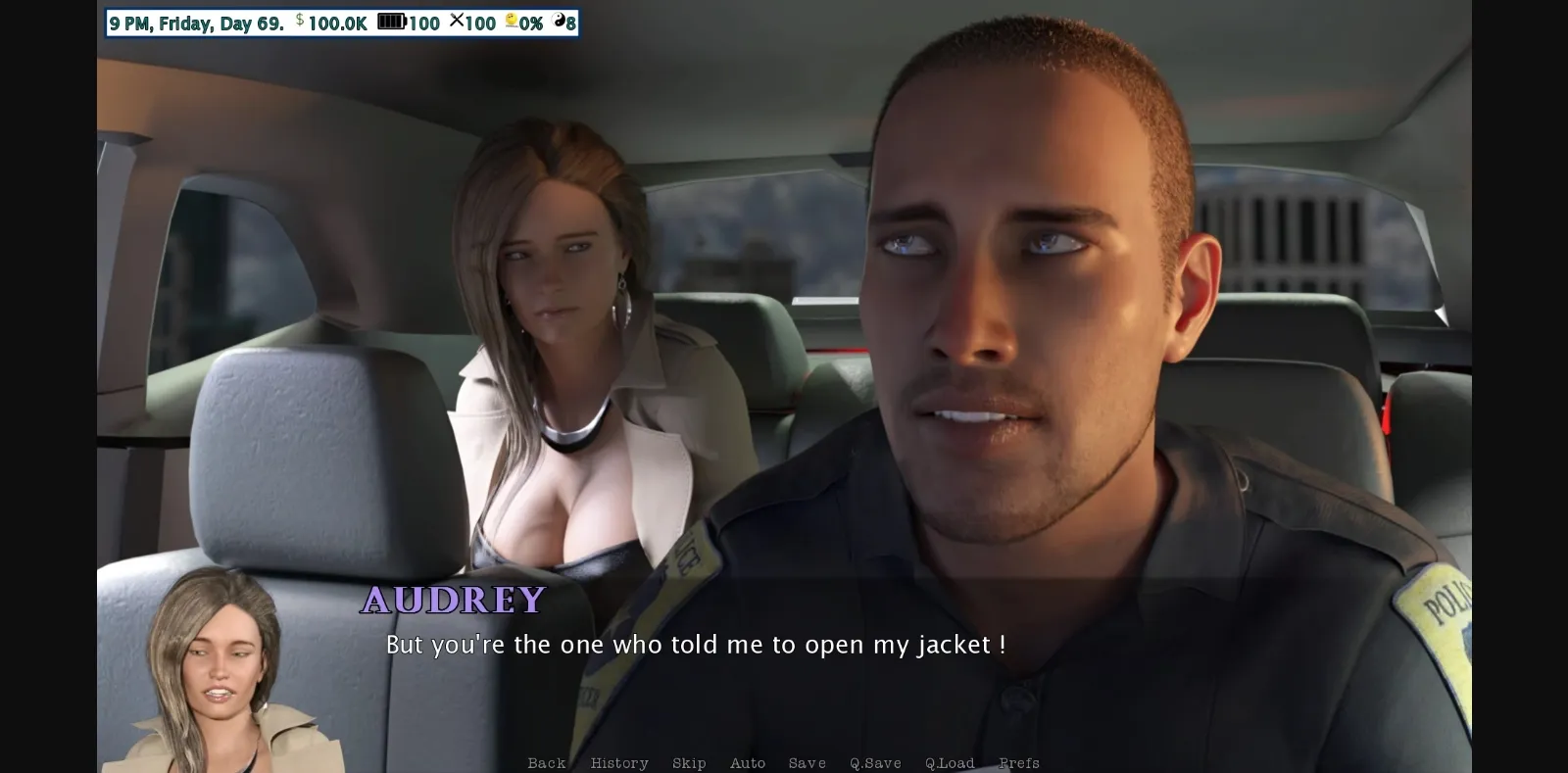Click the yin-yang karma icon
The height and width of the screenshot is (773, 1568).
[557, 23]
